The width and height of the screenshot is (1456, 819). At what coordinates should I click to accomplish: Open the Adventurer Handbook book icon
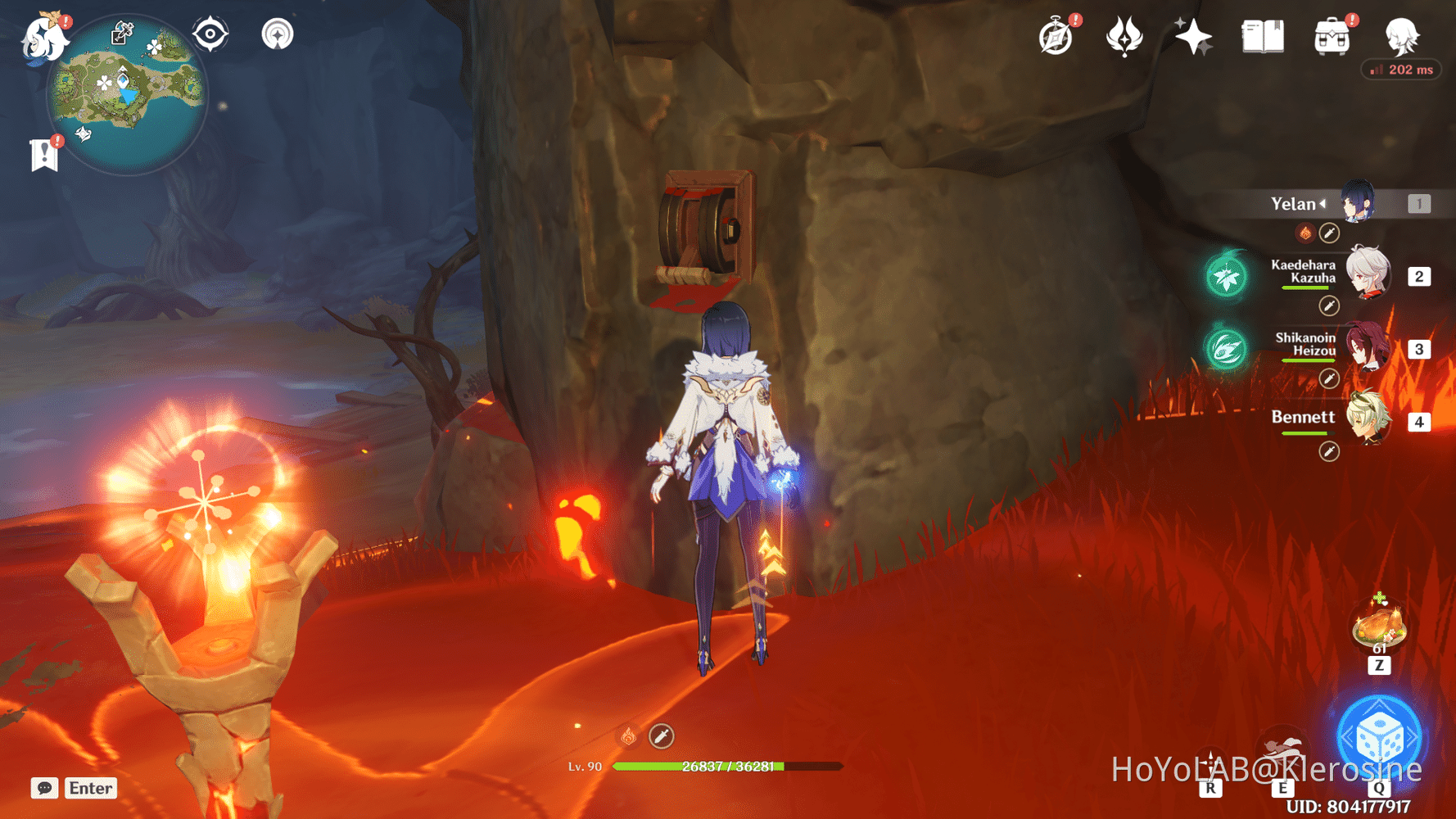pos(1261,36)
